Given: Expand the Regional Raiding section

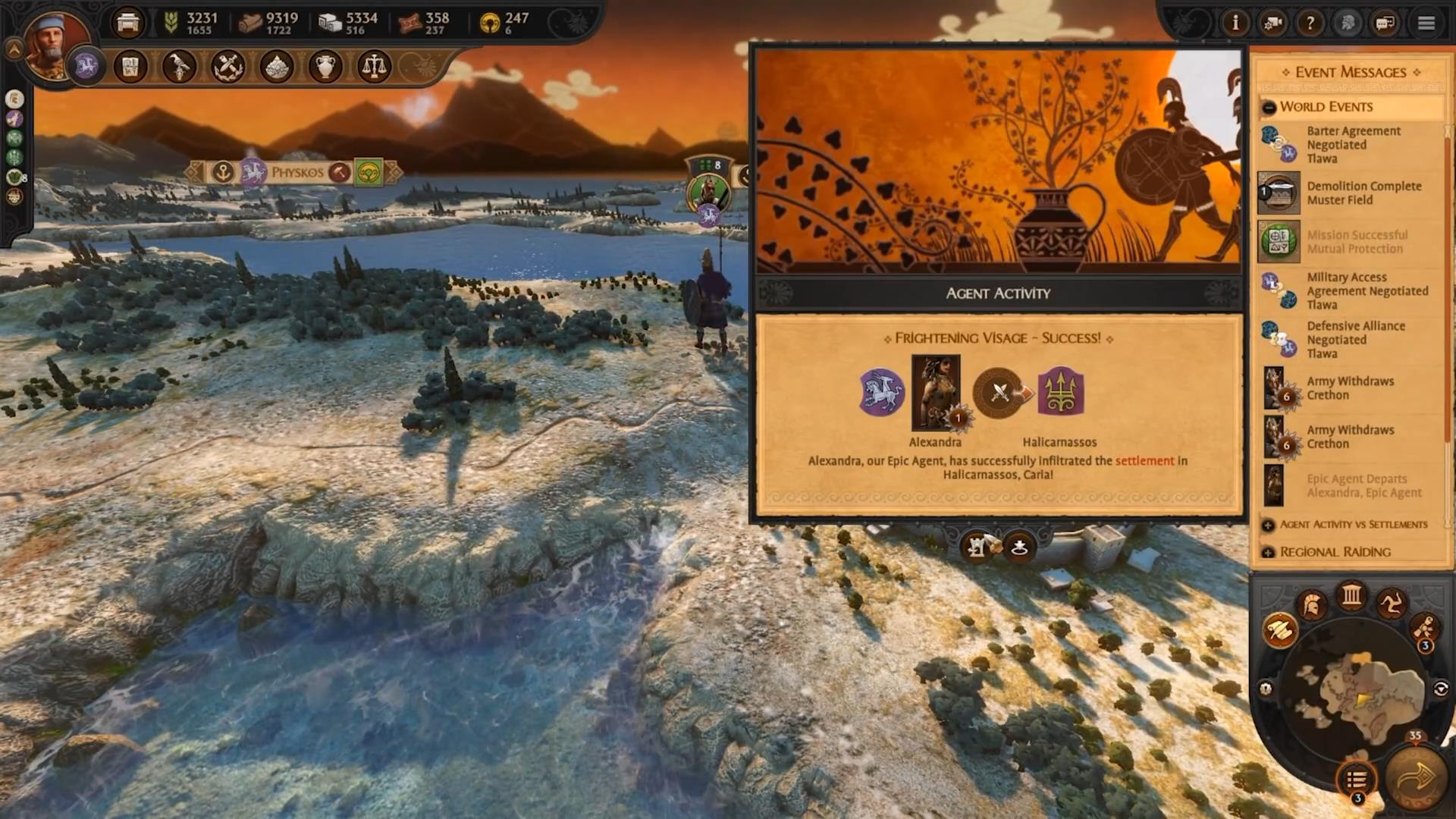Looking at the screenshot, I should pyautogui.click(x=1268, y=552).
